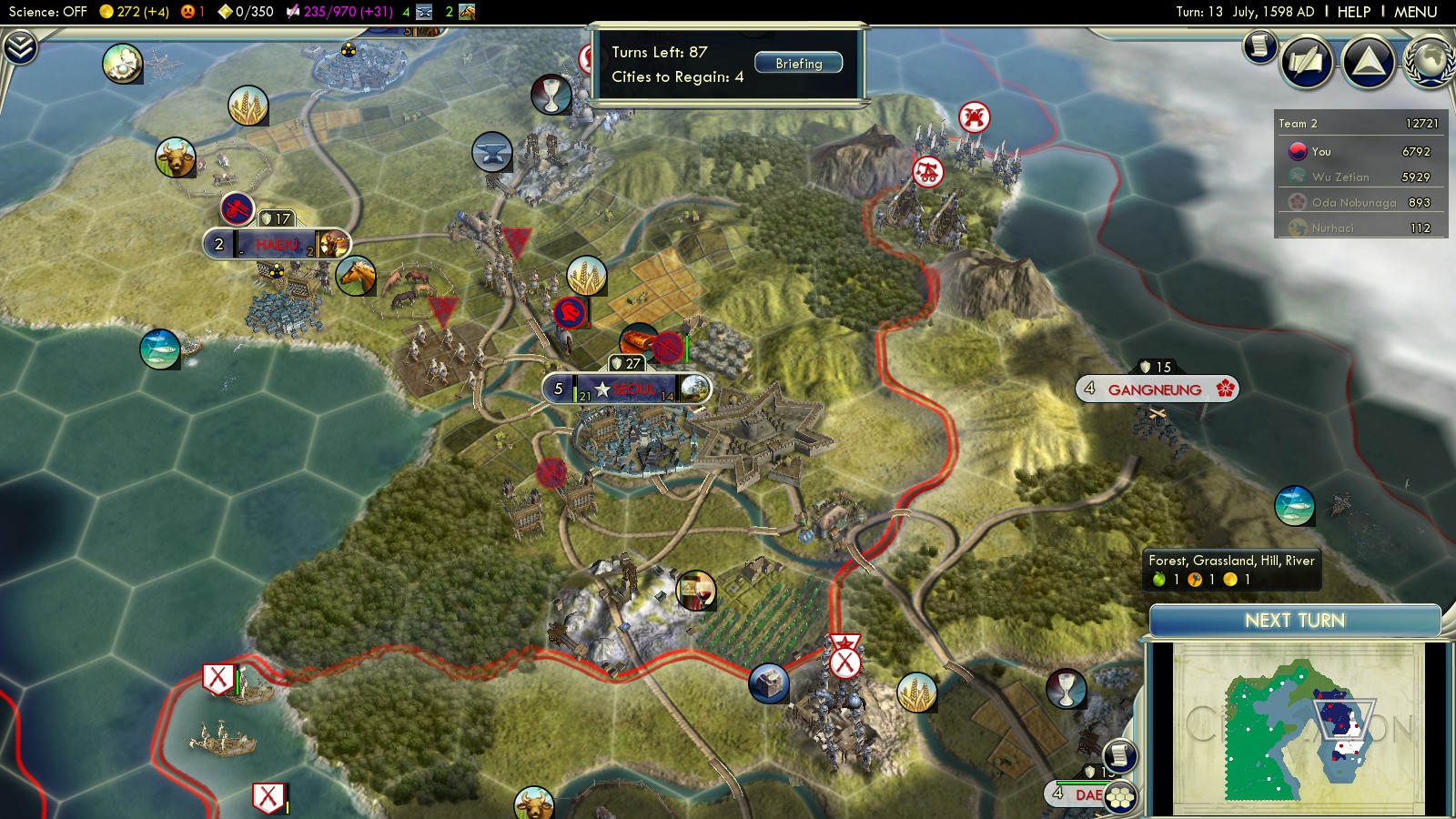Expand the top-left chevron dropdown button
The width and height of the screenshot is (1456, 819).
20,47
